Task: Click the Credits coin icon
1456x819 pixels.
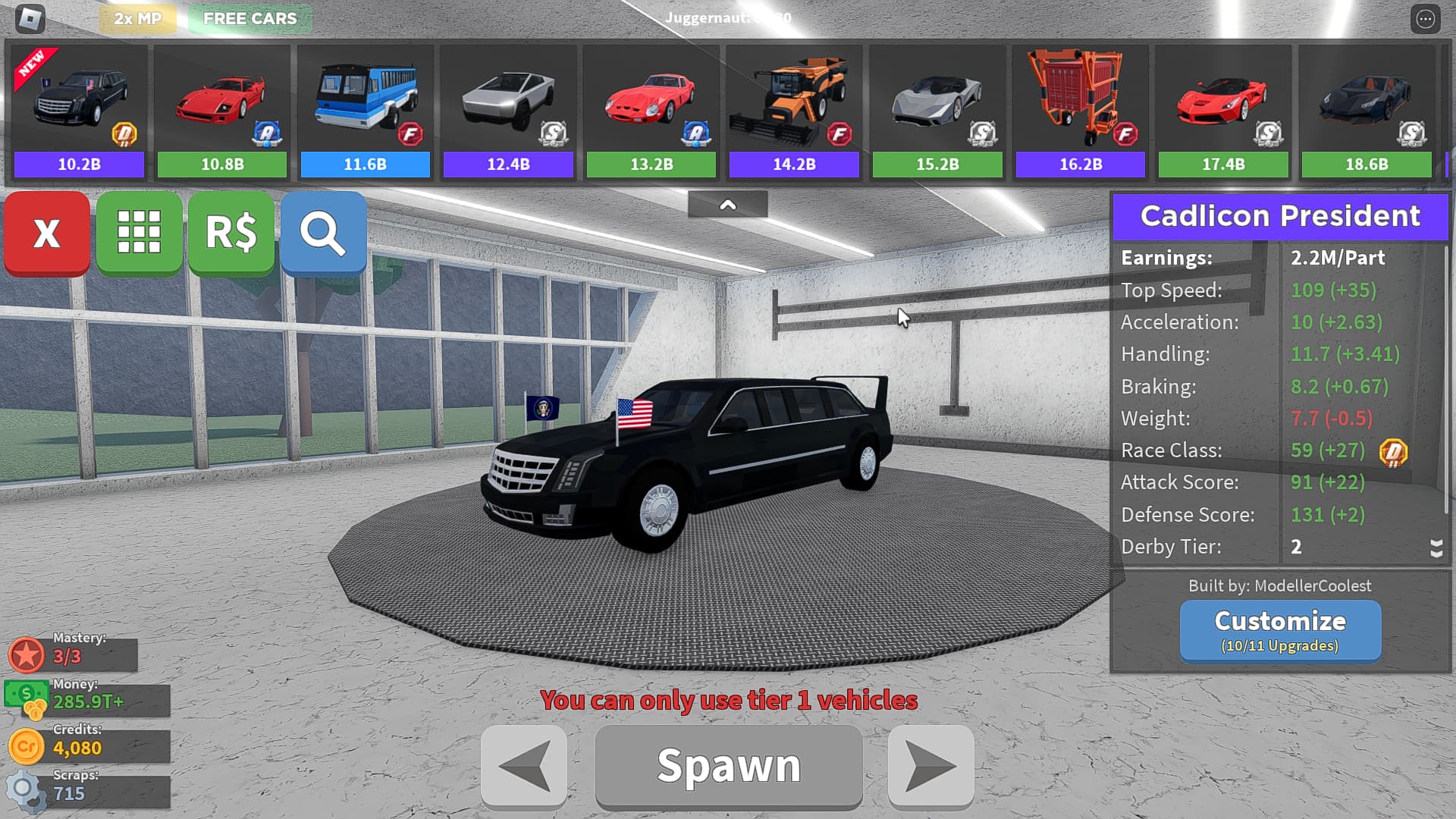Action: click(x=27, y=745)
